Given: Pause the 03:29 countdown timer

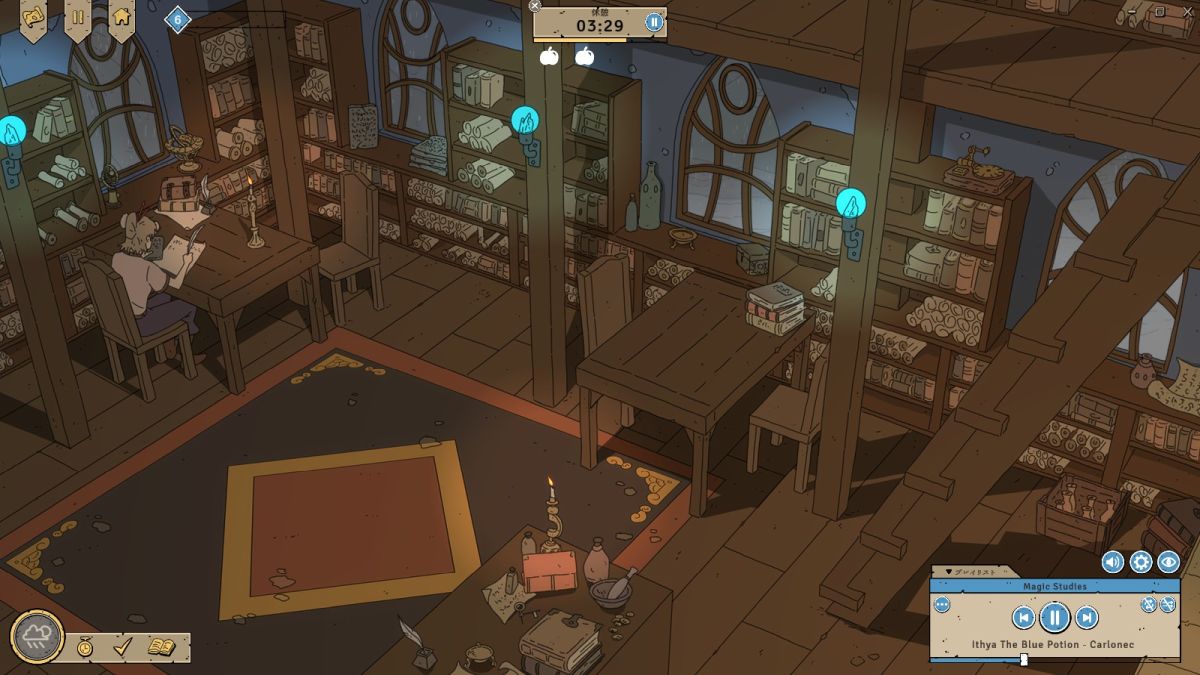Looking at the screenshot, I should click(x=654, y=22).
